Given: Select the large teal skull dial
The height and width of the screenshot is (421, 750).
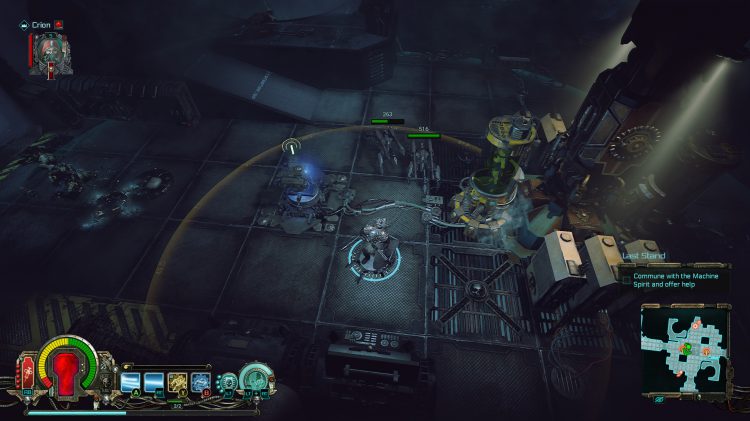Looking at the screenshot, I should (x=256, y=379).
